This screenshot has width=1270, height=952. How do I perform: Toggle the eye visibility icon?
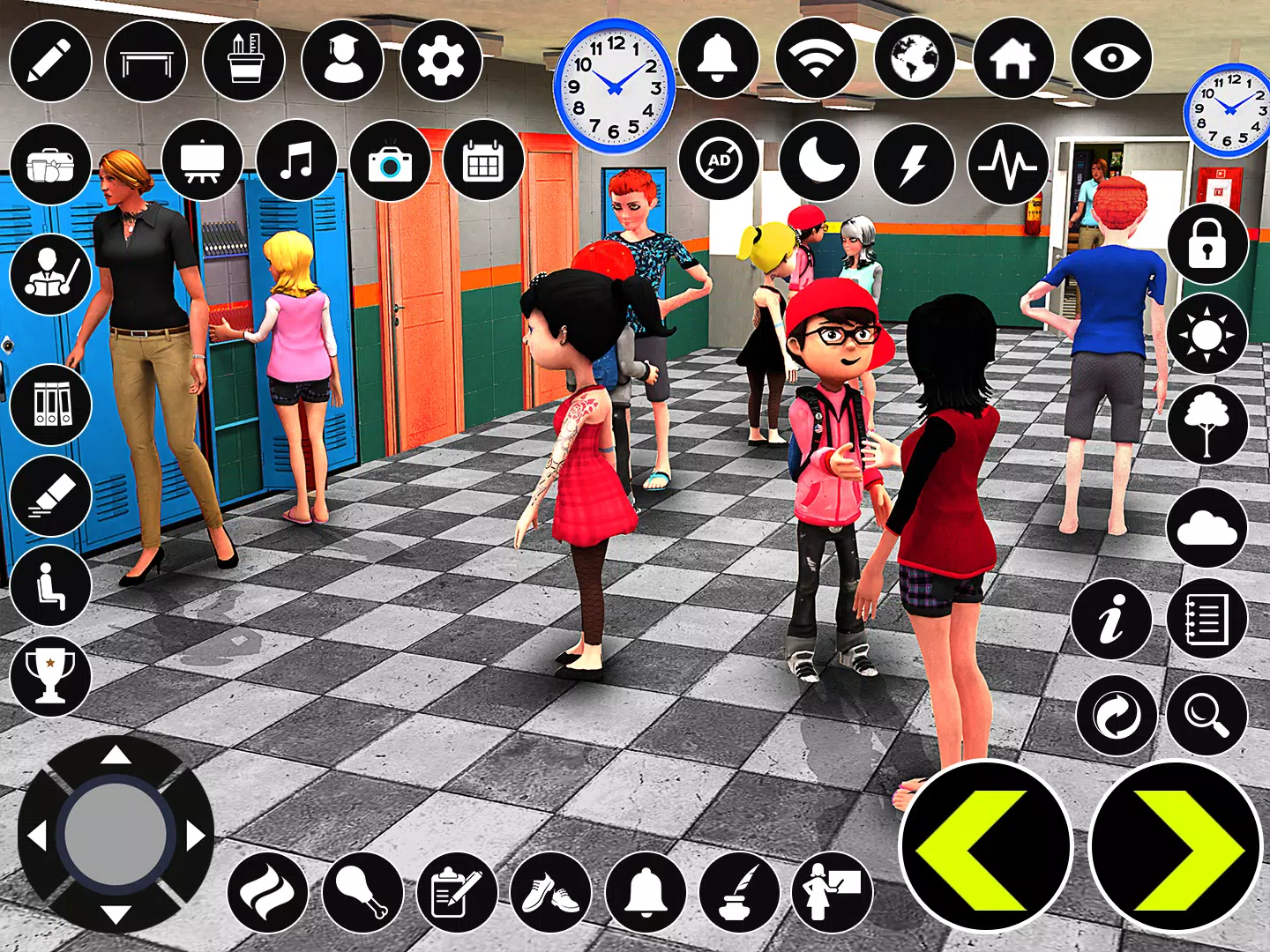1112,60
